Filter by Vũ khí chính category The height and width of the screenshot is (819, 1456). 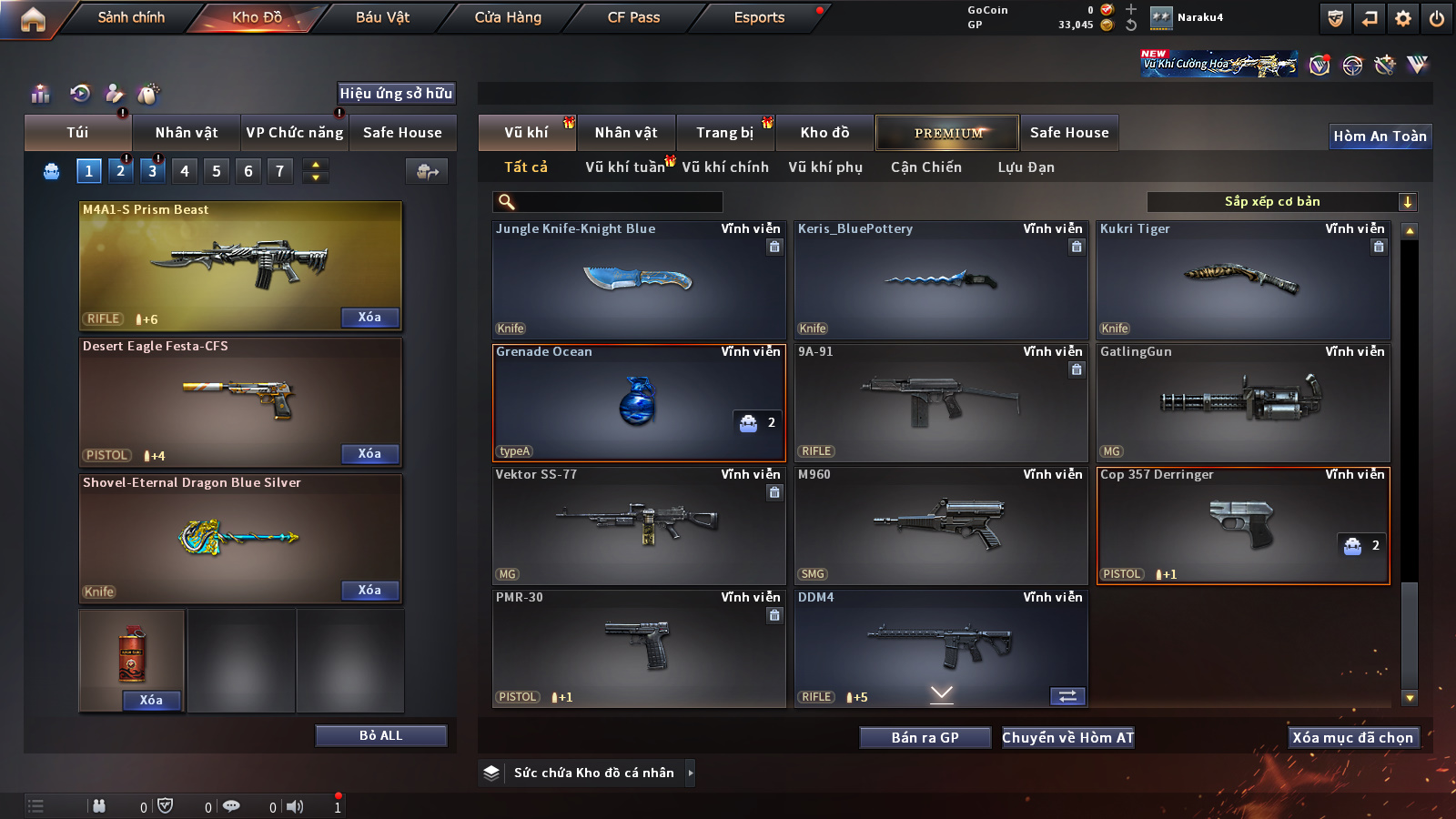(725, 167)
